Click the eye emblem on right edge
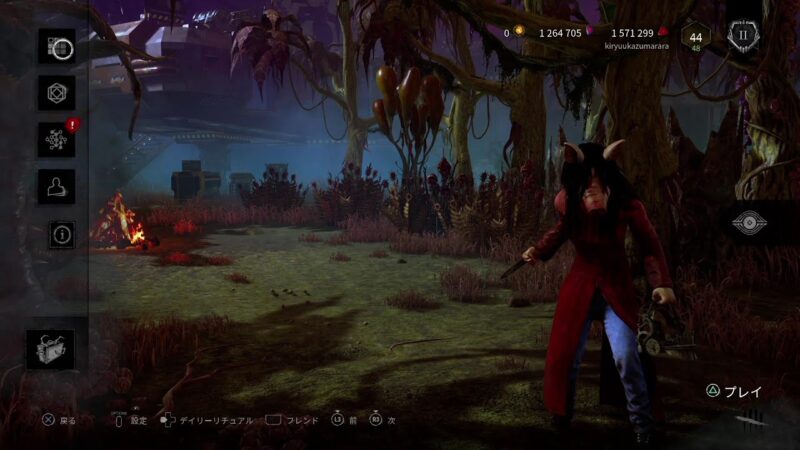Screen dimensions: 800x450 (749, 222)
